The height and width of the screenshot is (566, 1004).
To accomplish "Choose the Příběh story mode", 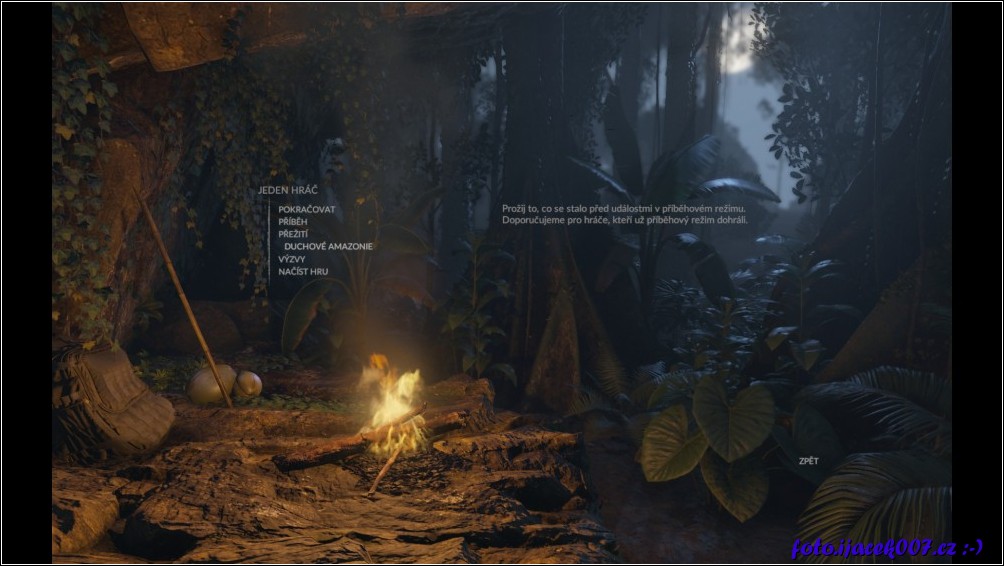I will 293,221.
